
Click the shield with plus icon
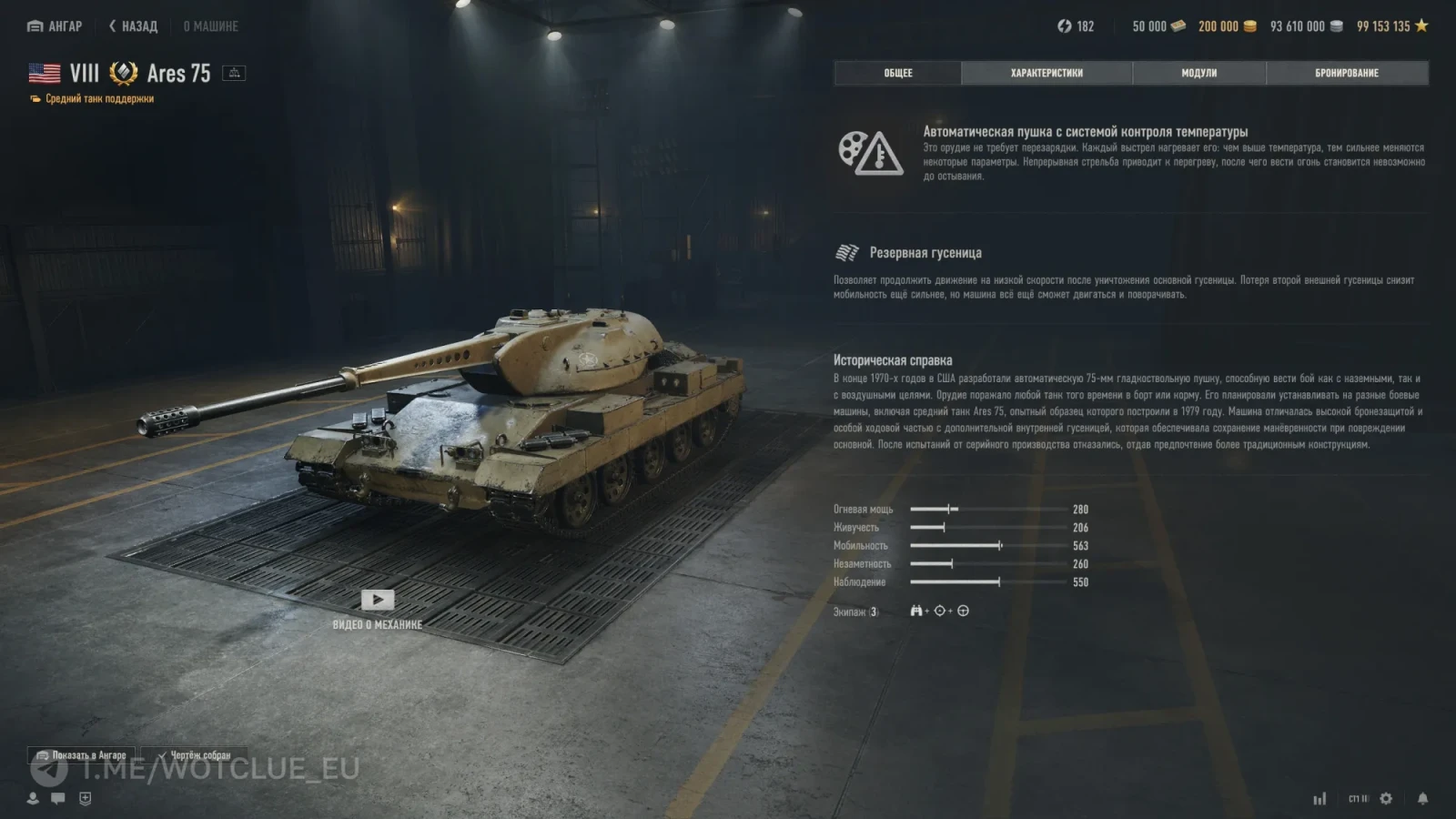86,798
